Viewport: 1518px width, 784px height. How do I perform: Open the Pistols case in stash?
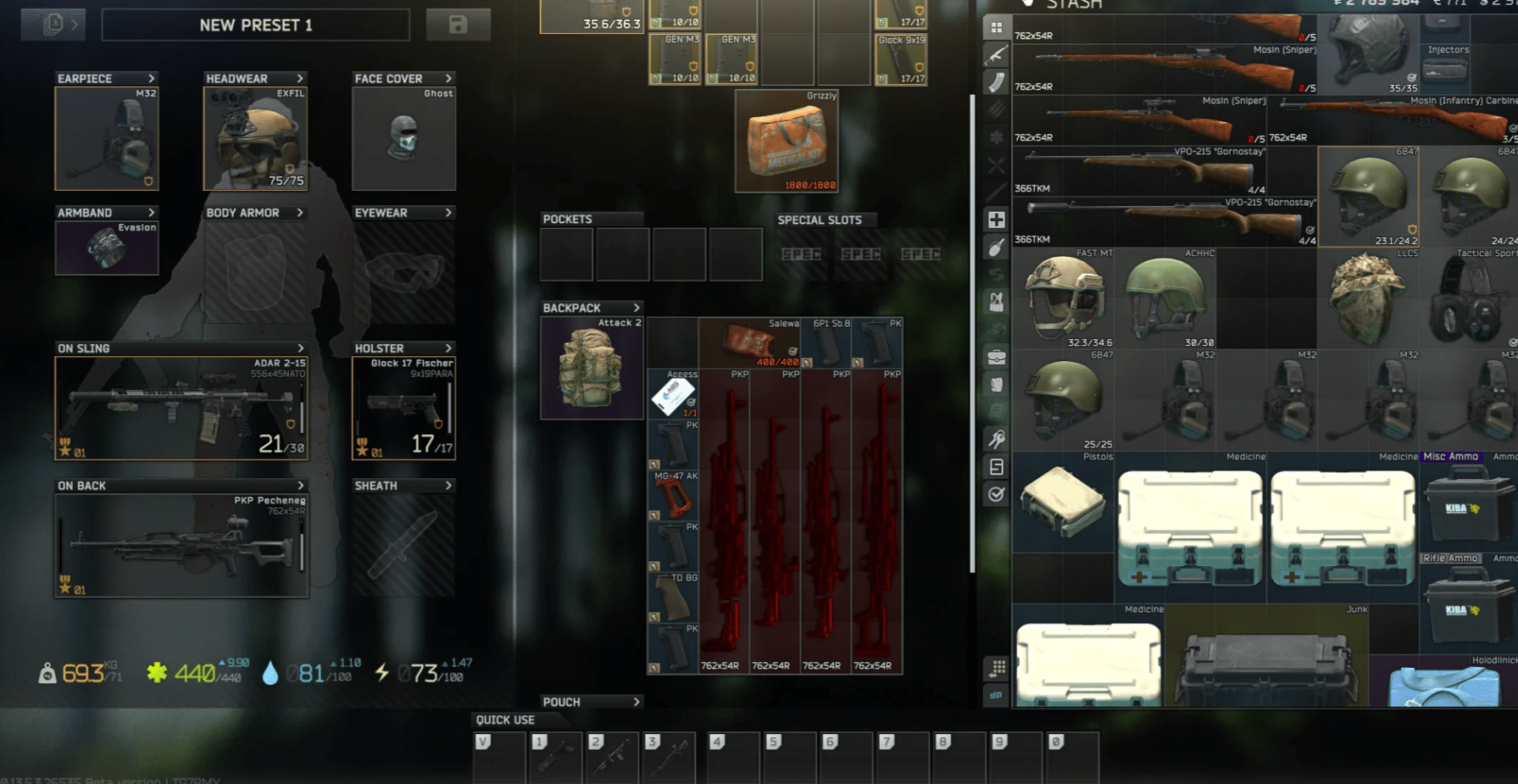tap(1063, 502)
